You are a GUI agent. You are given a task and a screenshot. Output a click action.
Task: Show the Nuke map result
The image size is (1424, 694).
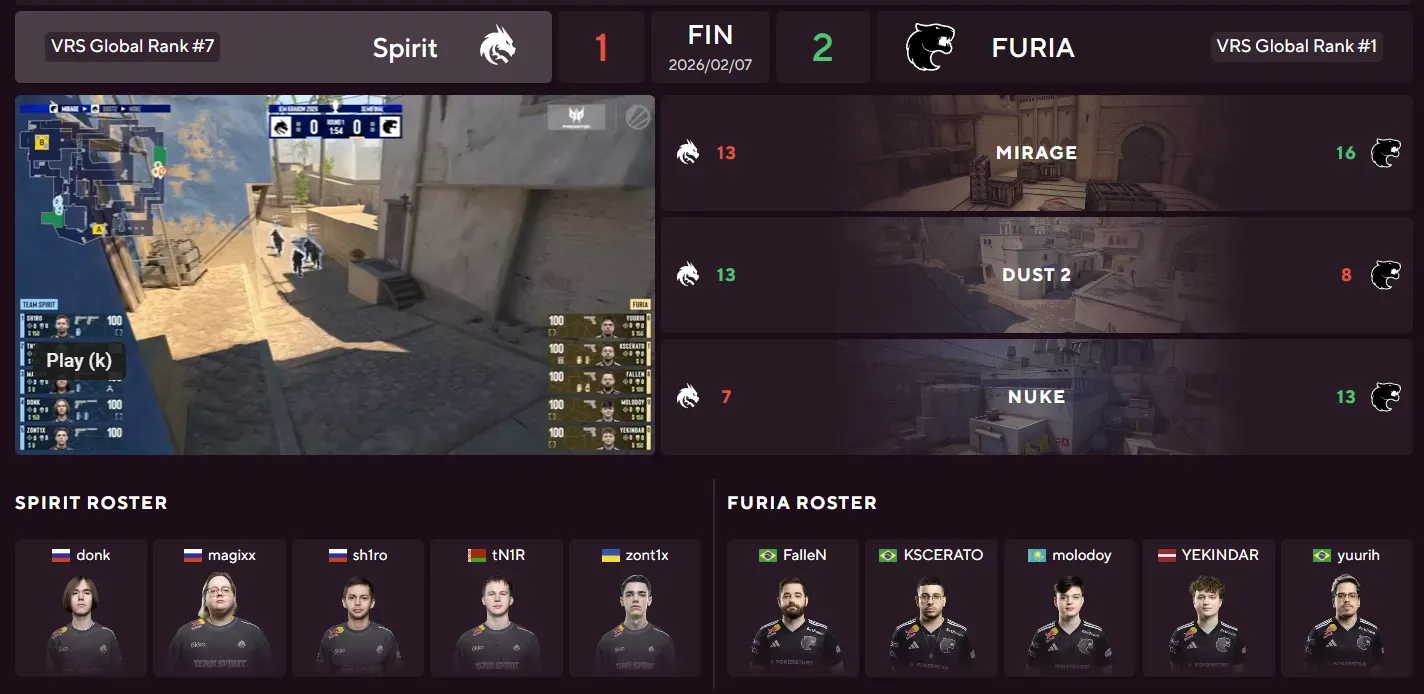(x=1036, y=397)
